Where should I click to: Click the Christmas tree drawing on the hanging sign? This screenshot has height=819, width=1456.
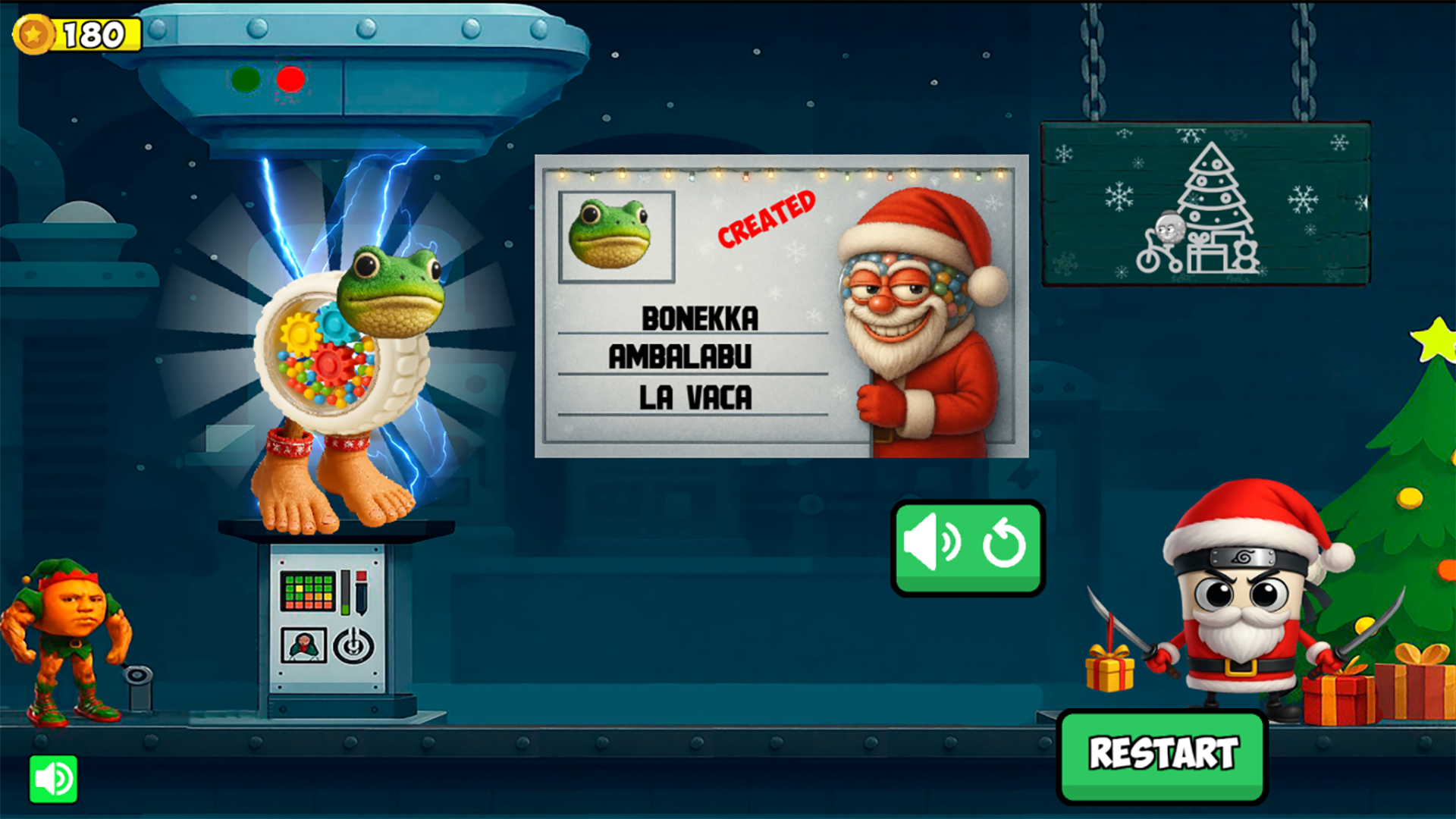1216,201
